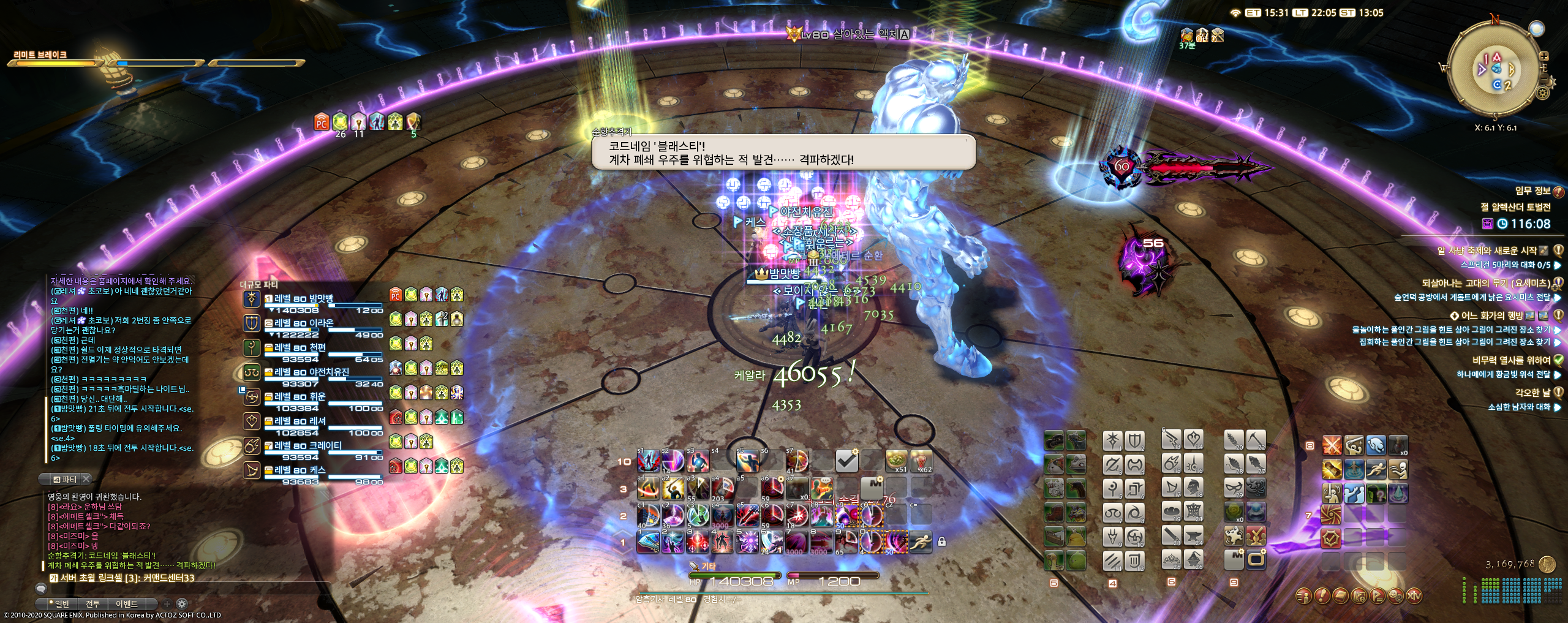Toggle the checkmark ready-check icon
Screen dimensions: 1568x623
pos(847,461)
